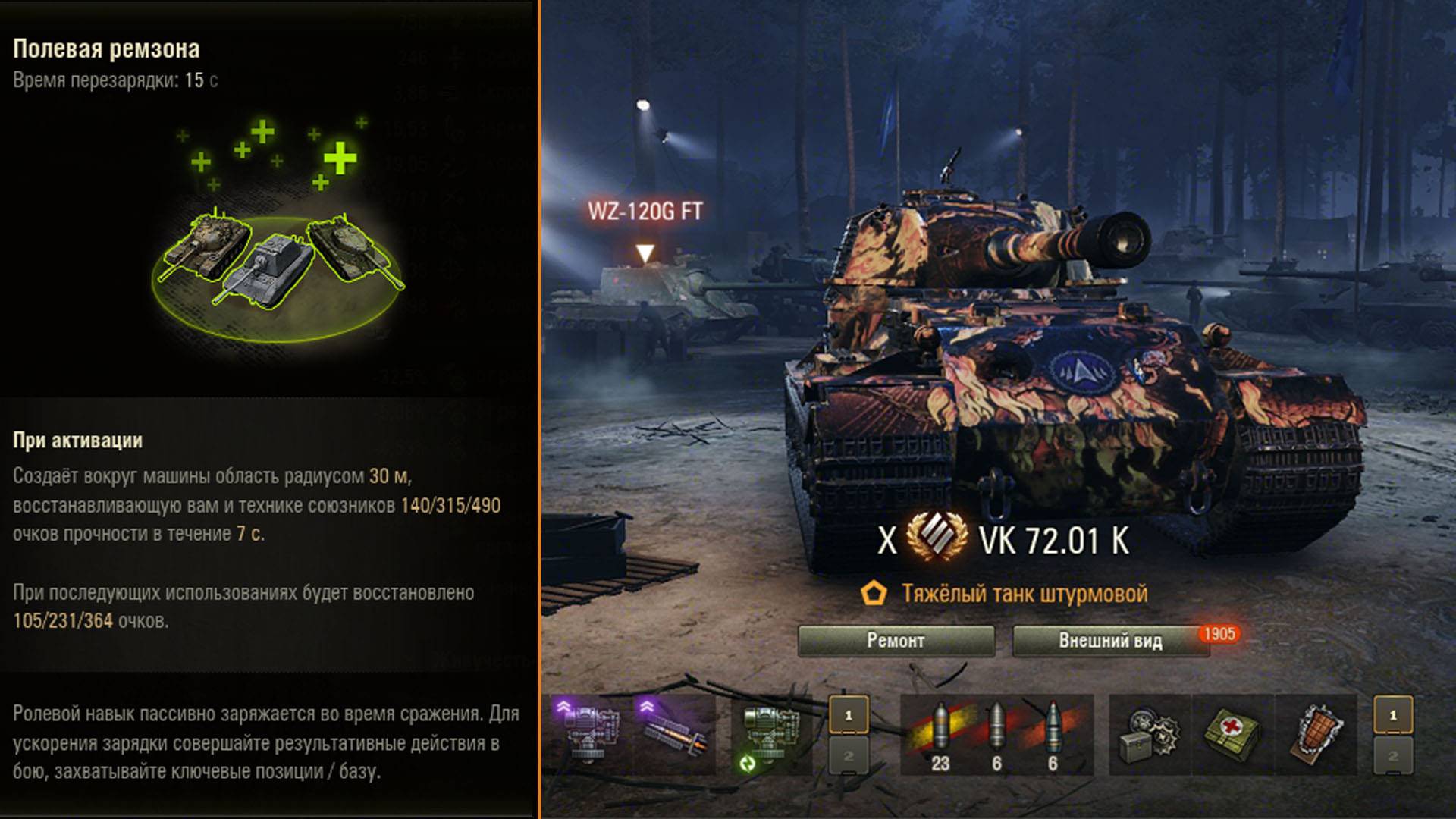Open the Внешний вид appearance screen
The image size is (1456, 819).
[1109, 641]
